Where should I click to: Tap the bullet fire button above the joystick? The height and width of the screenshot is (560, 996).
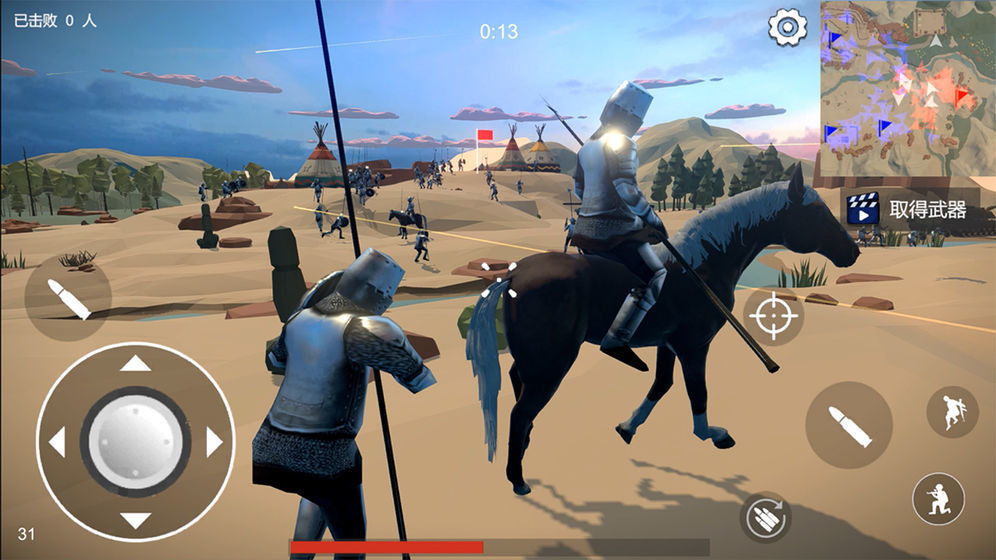click(x=68, y=298)
